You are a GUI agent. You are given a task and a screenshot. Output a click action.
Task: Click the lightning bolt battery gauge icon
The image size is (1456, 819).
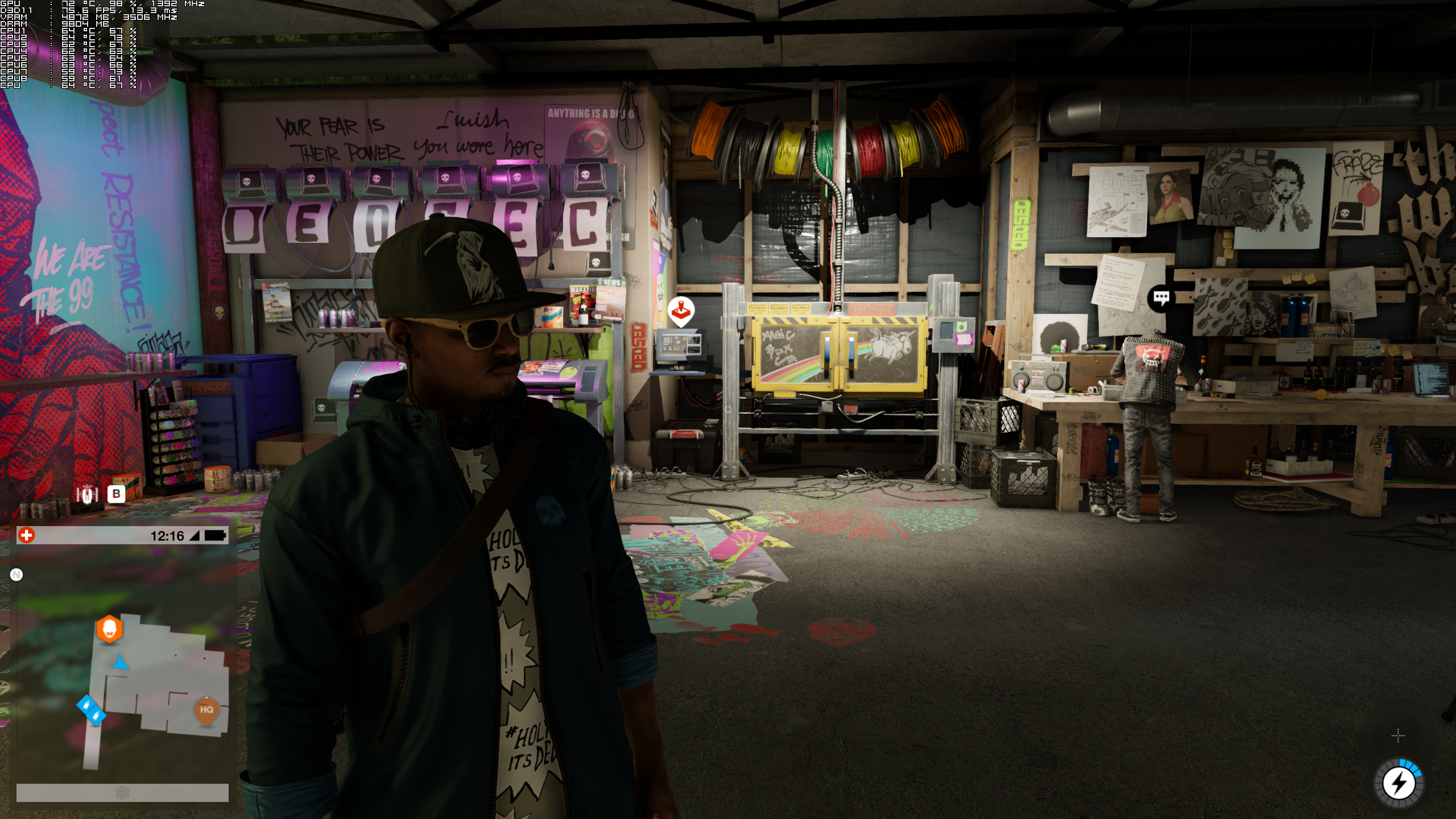click(1399, 784)
